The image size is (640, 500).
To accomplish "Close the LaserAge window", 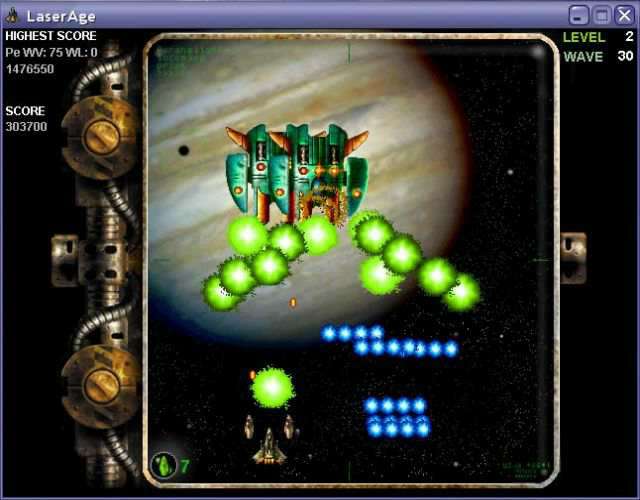I will (624, 15).
